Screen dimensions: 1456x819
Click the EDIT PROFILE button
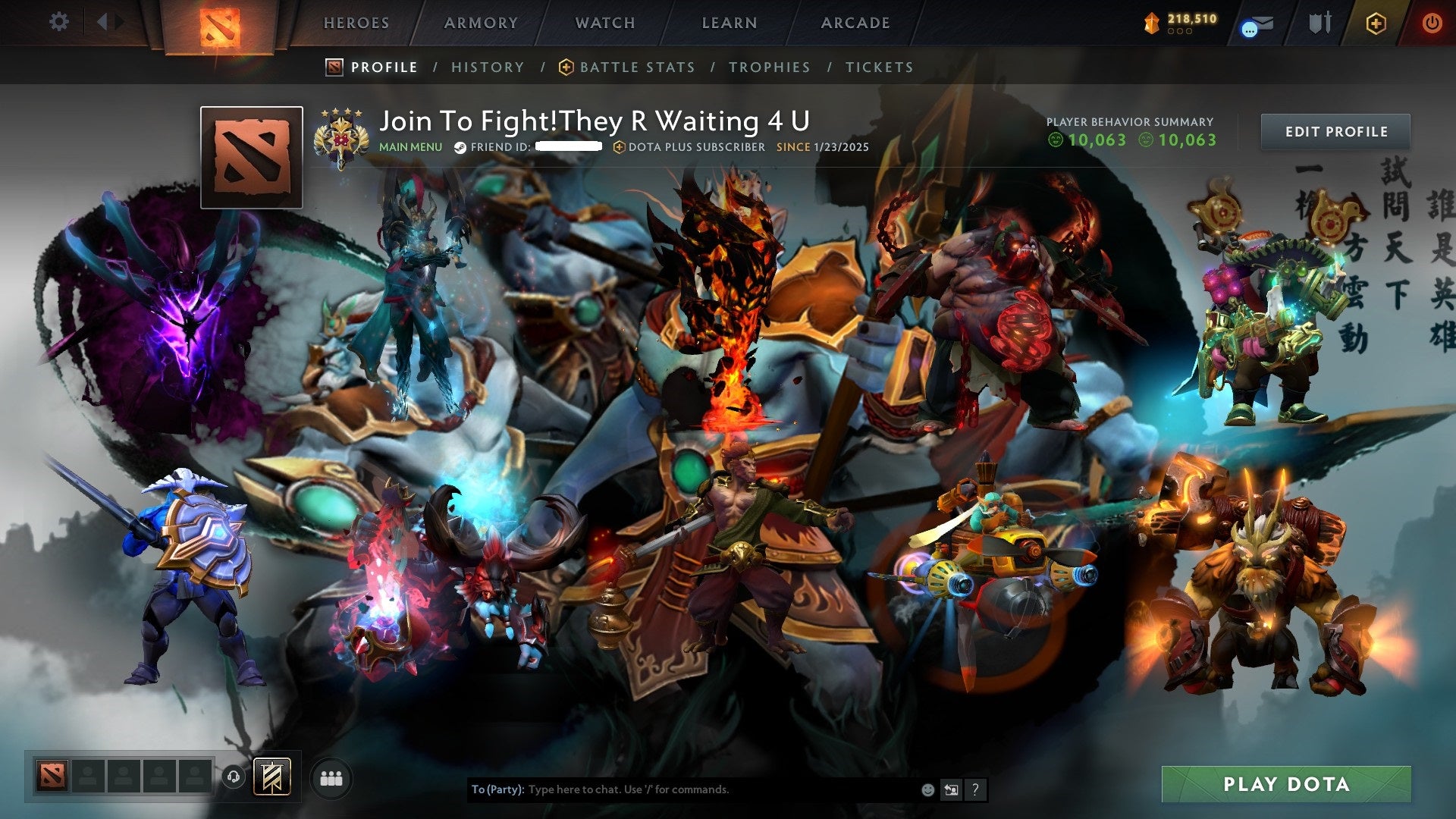[x=1335, y=130]
